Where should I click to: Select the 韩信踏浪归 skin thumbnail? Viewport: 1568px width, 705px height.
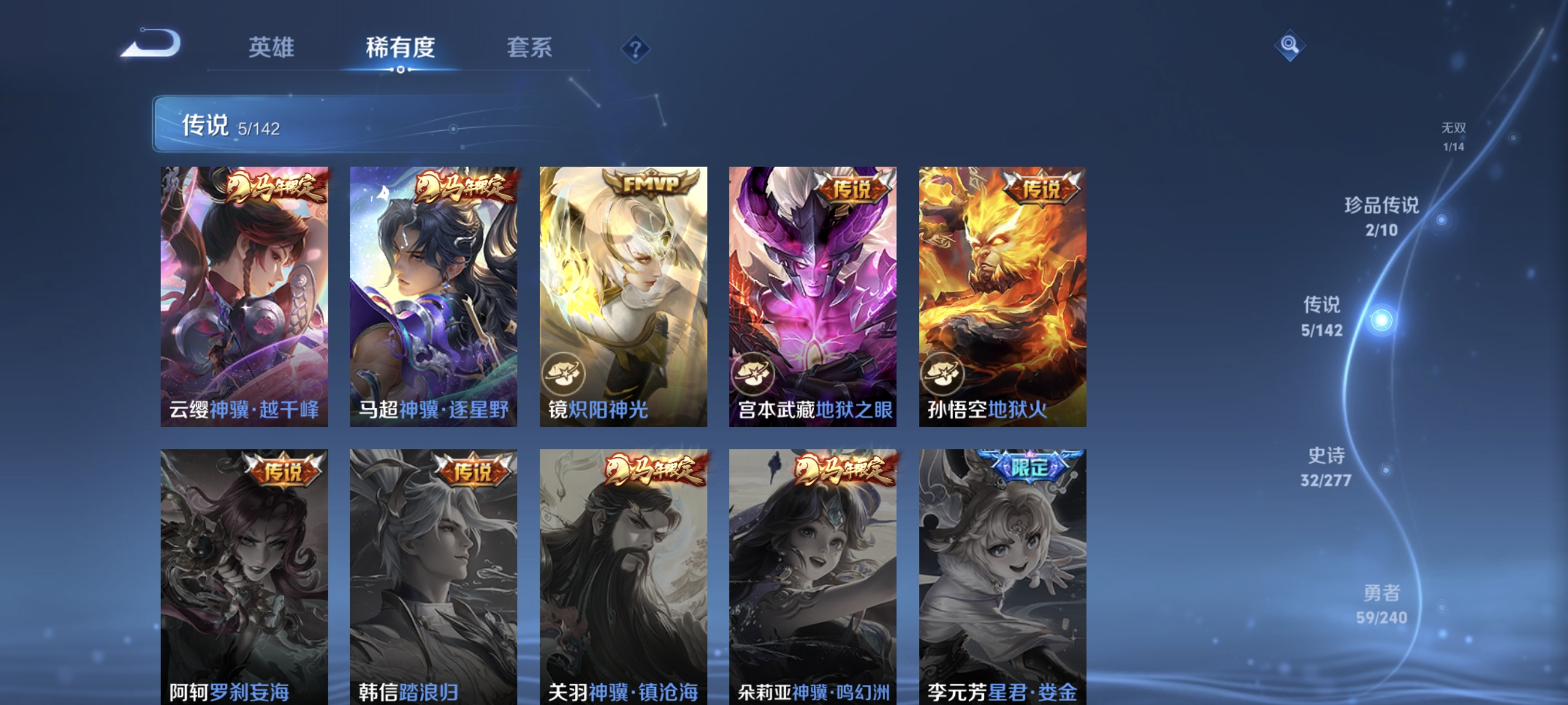pyautogui.click(x=433, y=578)
